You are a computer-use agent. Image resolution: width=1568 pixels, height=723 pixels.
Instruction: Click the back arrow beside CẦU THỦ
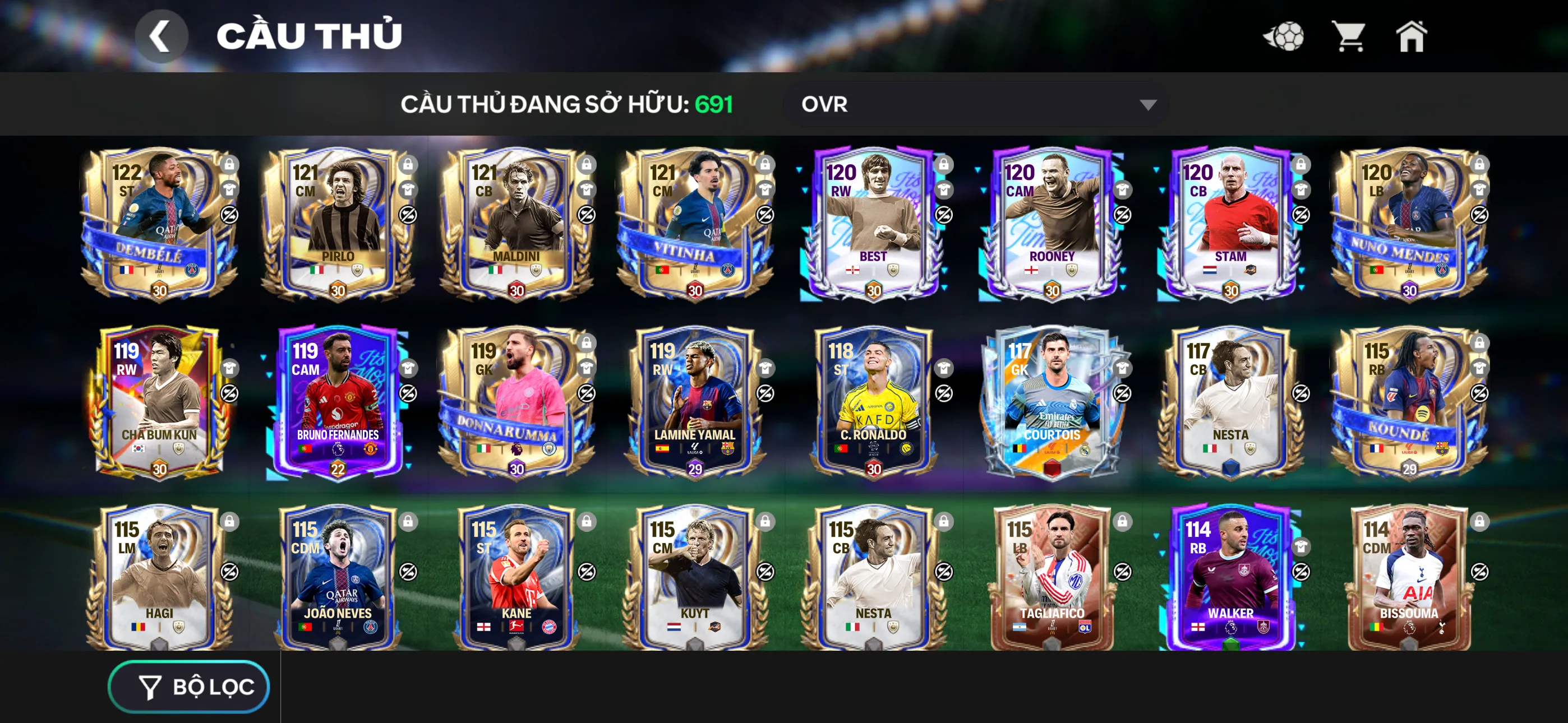click(x=162, y=35)
